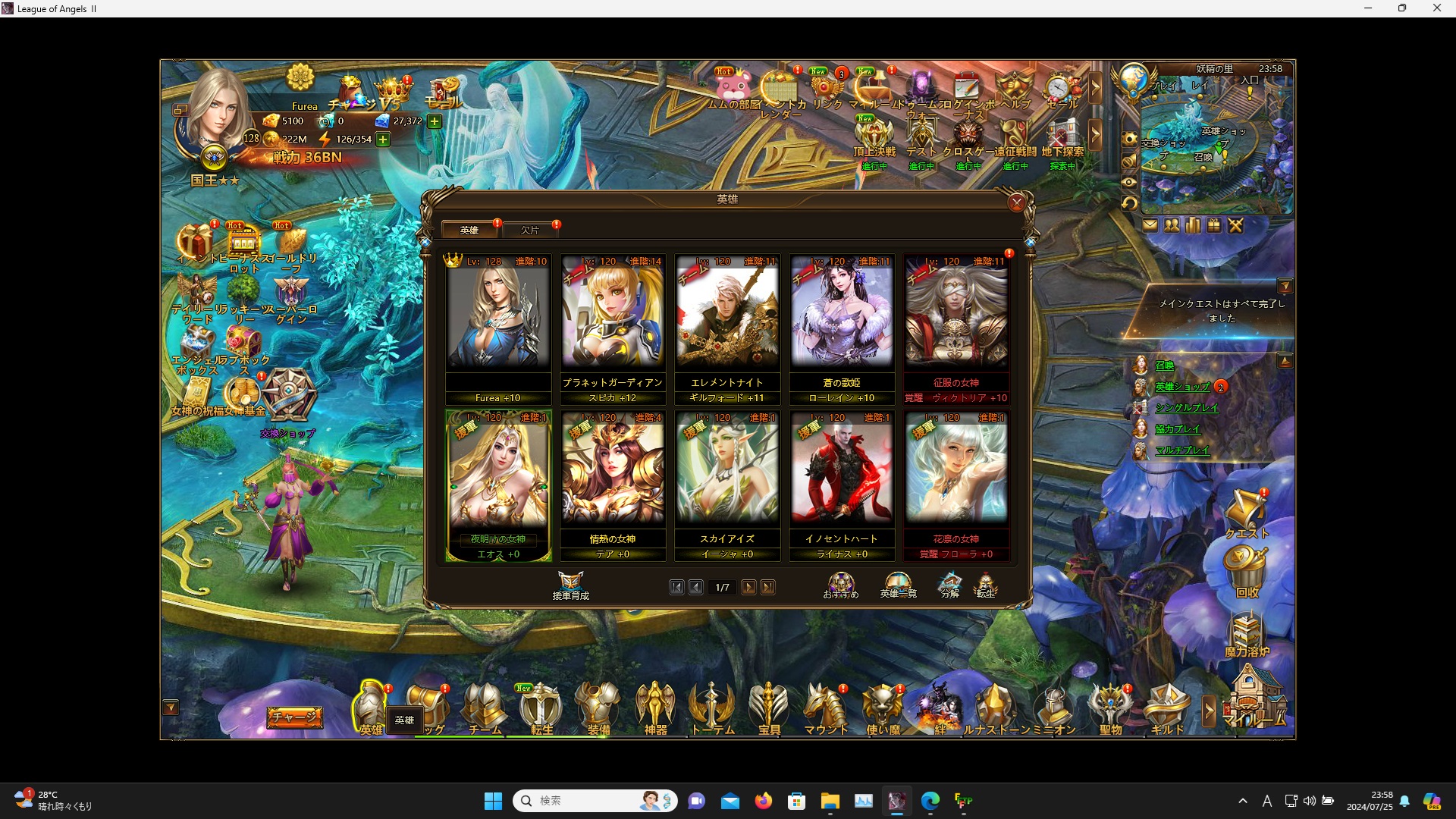Open the 英雄一覧 hero list

(x=898, y=585)
